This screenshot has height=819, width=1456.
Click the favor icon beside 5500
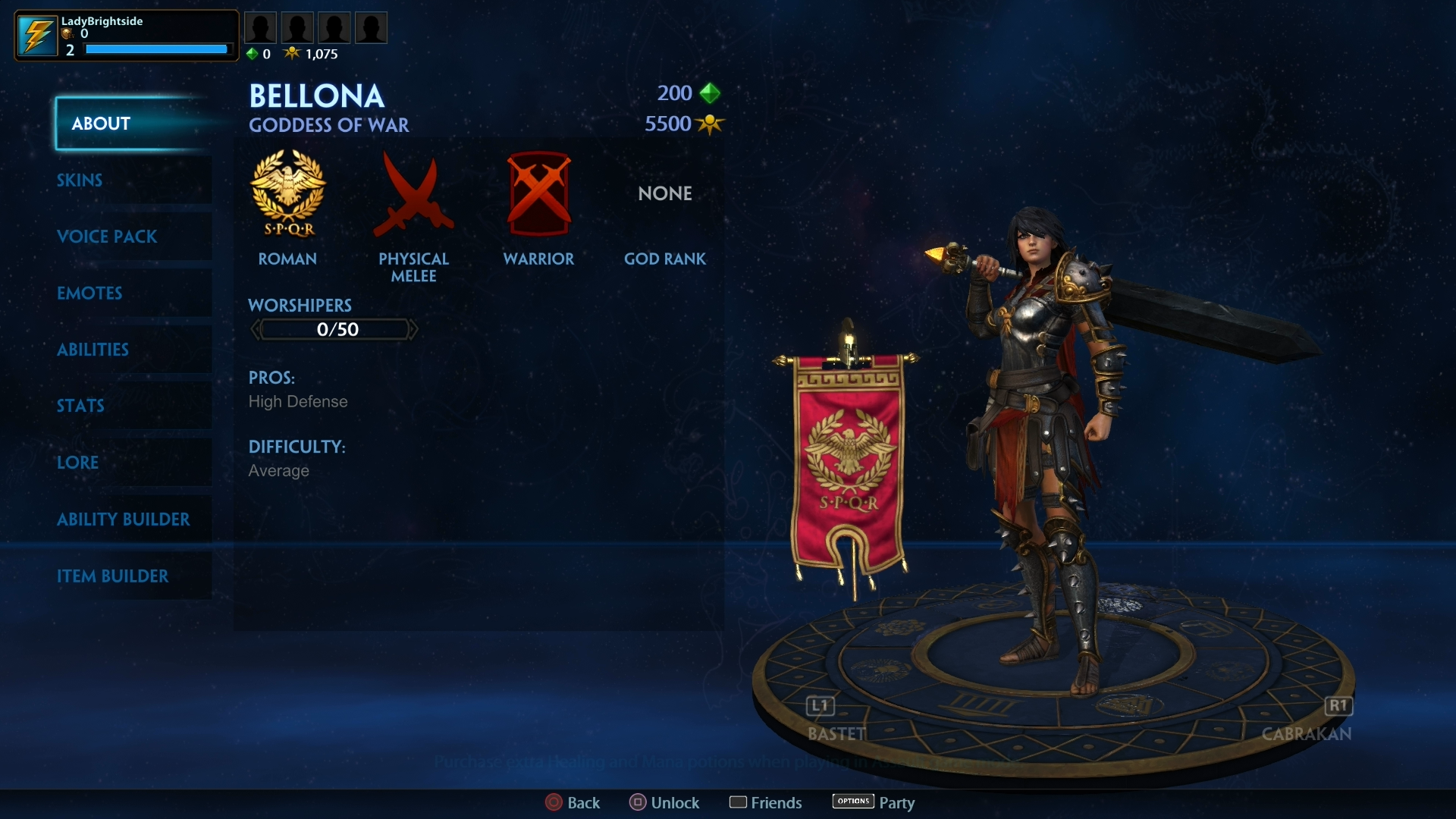tap(710, 124)
